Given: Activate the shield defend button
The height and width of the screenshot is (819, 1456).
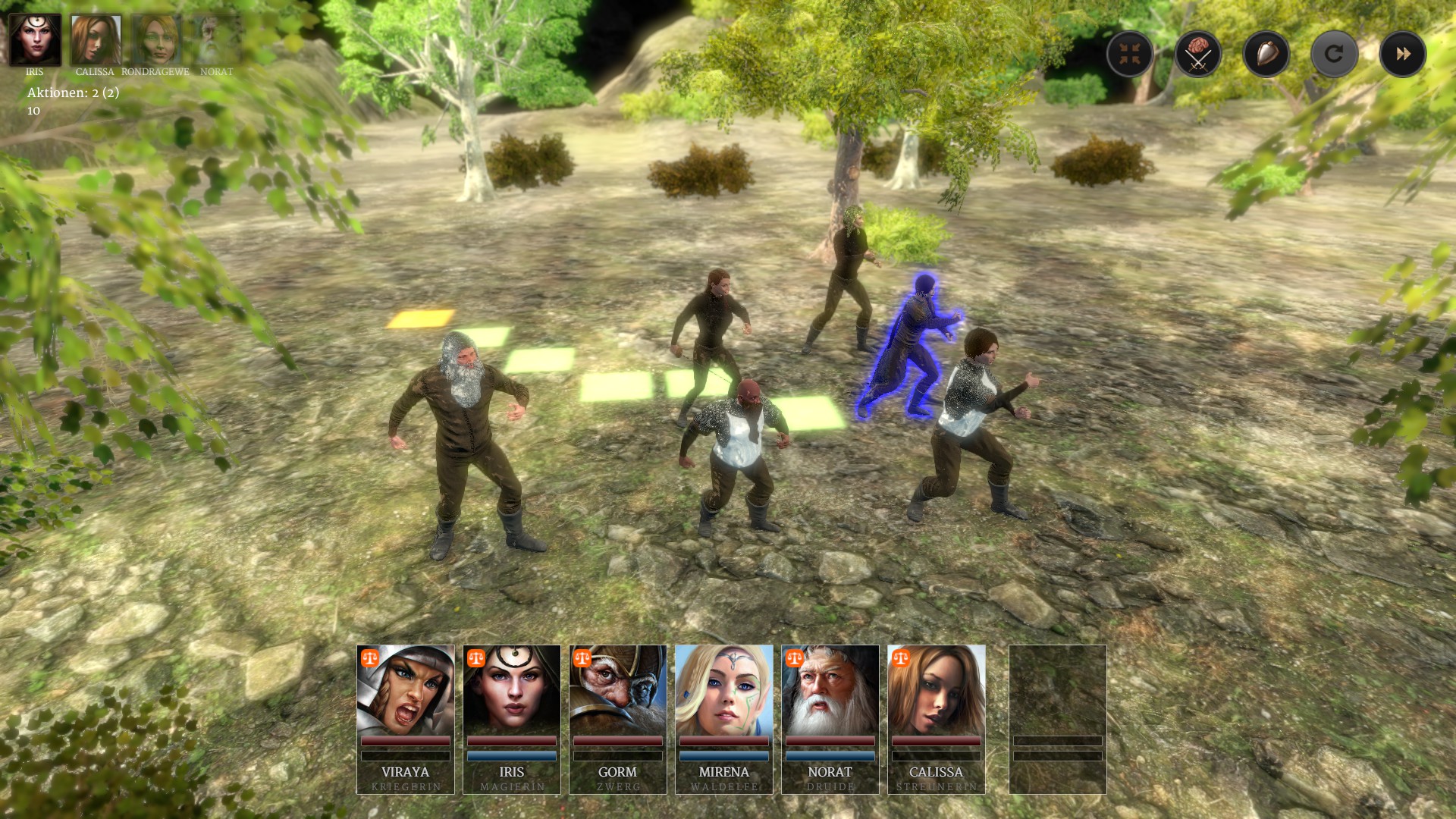Looking at the screenshot, I should click(1266, 54).
